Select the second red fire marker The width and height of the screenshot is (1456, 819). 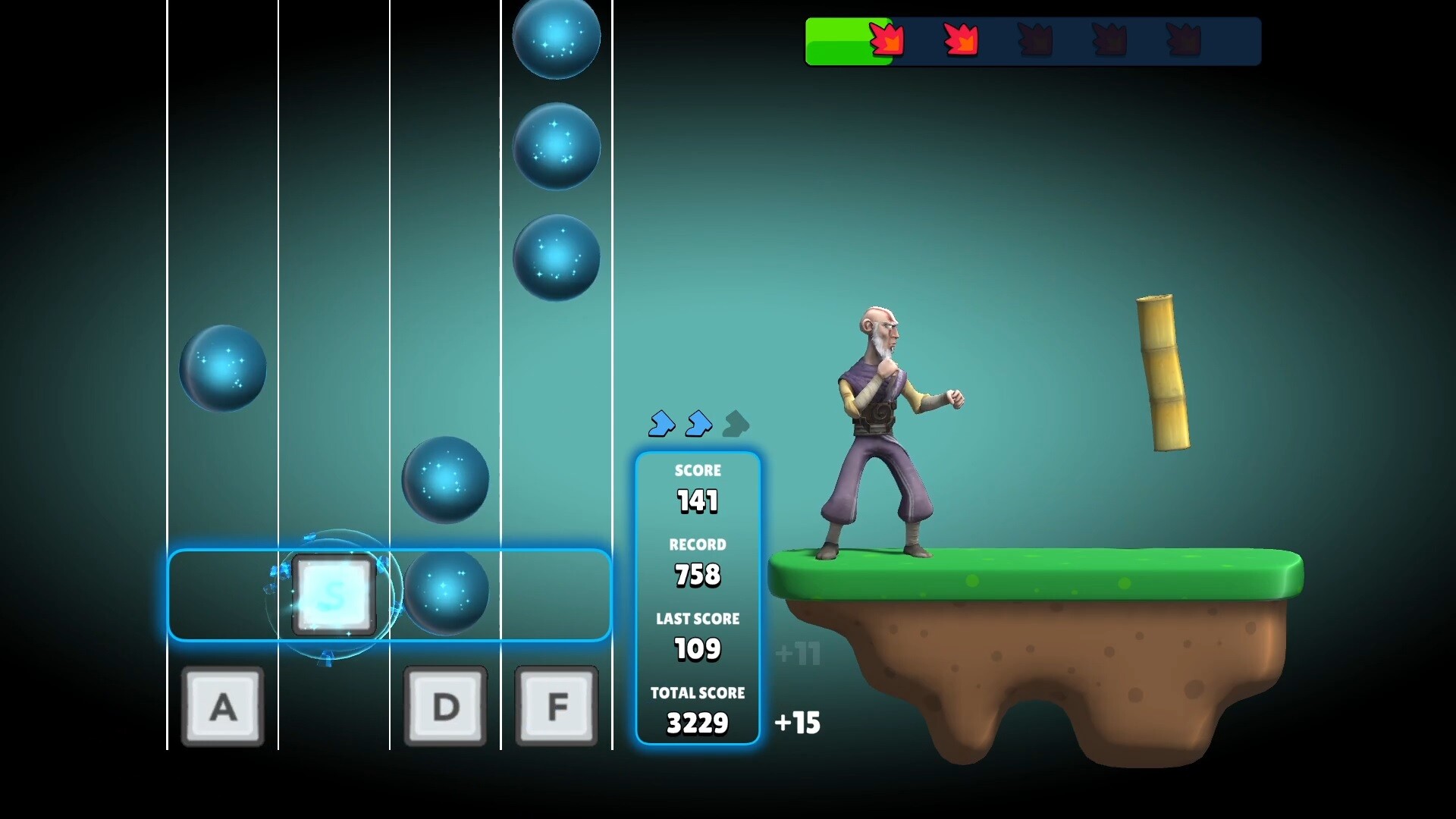[x=959, y=39]
